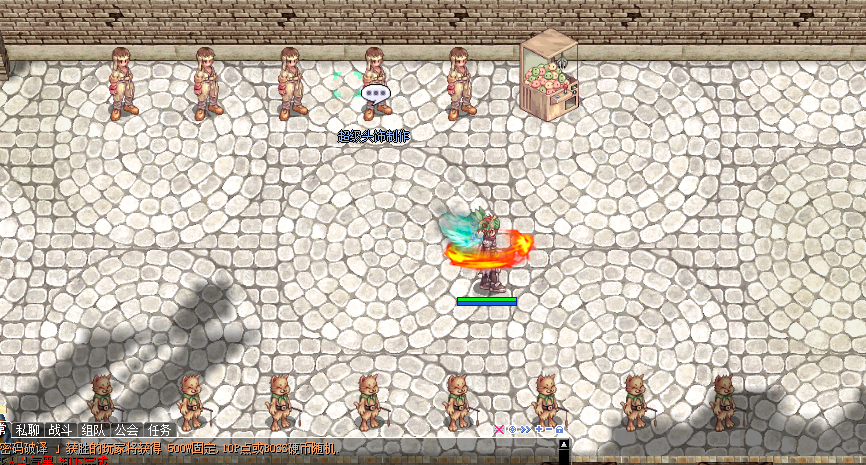The width and height of the screenshot is (866, 465).
Task: Switch to the 私聊 chat tab
Action: (x=27, y=430)
